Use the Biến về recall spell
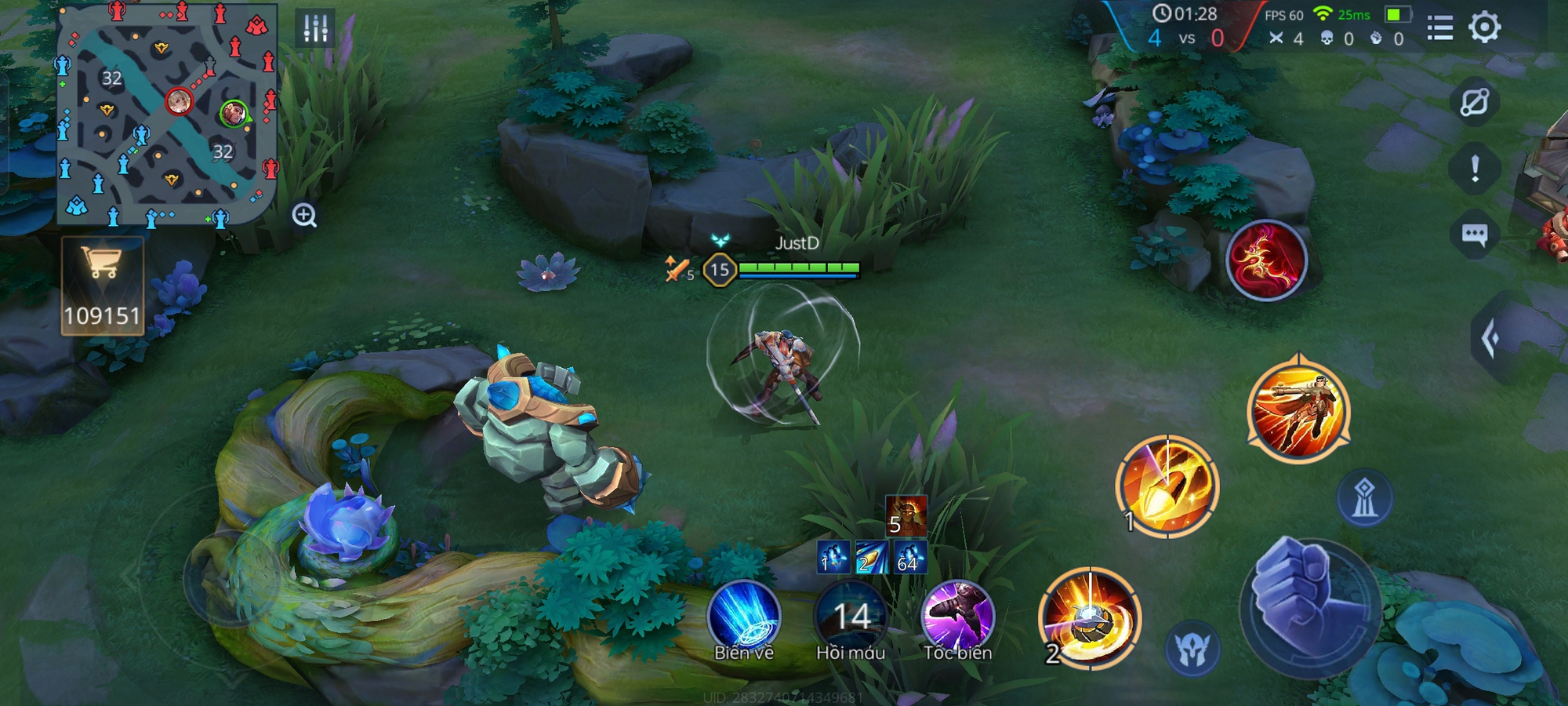Viewport: 1568px width, 706px height. point(743,617)
